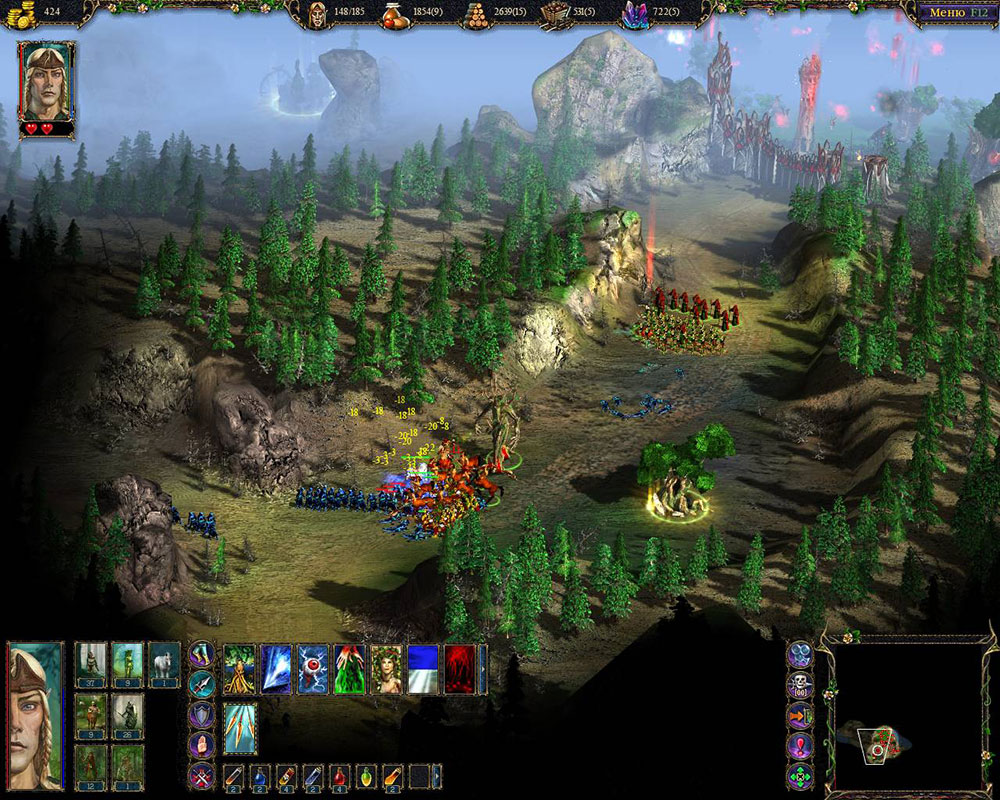
Task: Use the three golden arrows ability
Action: coord(239,727)
